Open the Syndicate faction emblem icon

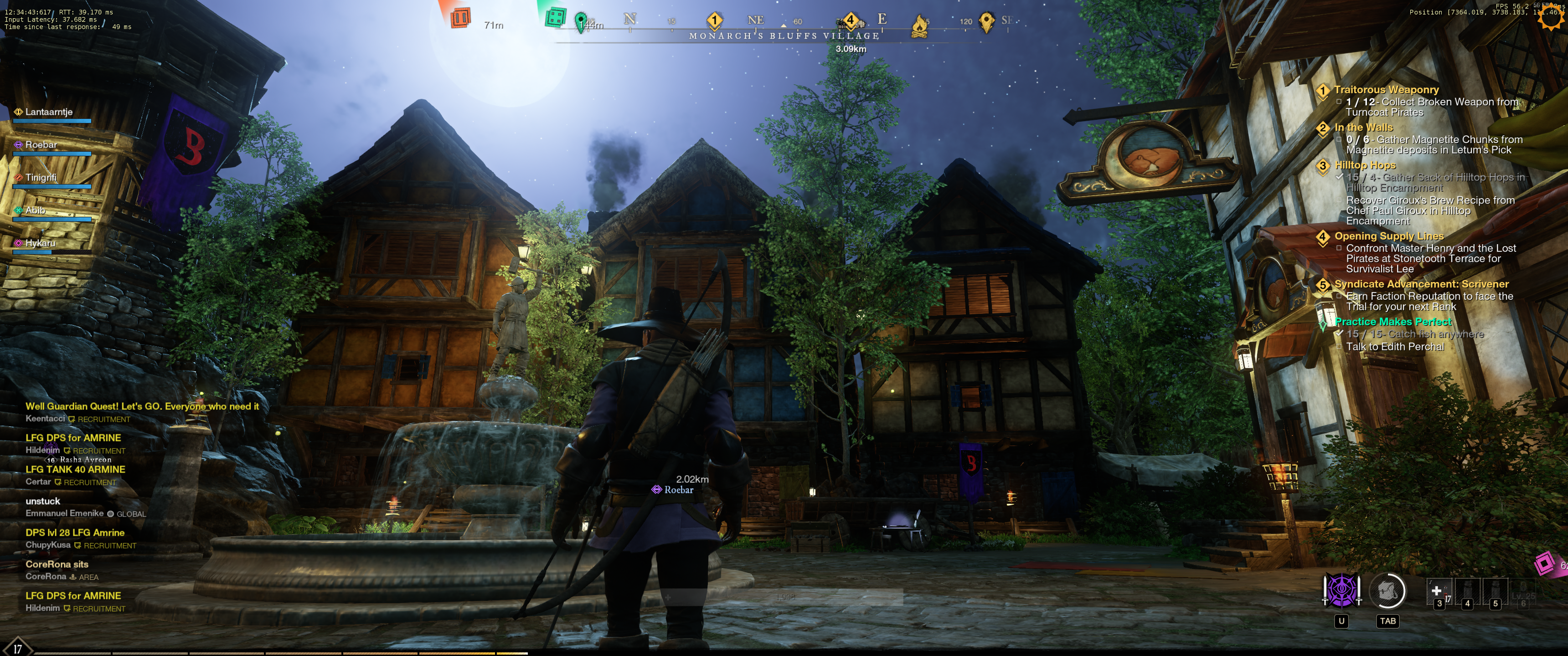click(1341, 589)
